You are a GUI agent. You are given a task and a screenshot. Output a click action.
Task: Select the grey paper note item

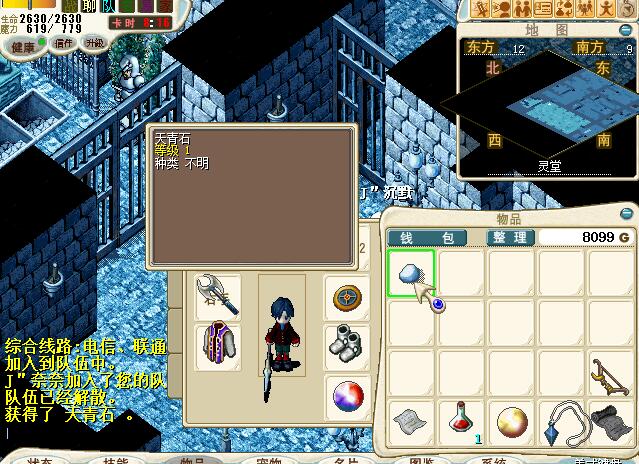[x=410, y=422]
